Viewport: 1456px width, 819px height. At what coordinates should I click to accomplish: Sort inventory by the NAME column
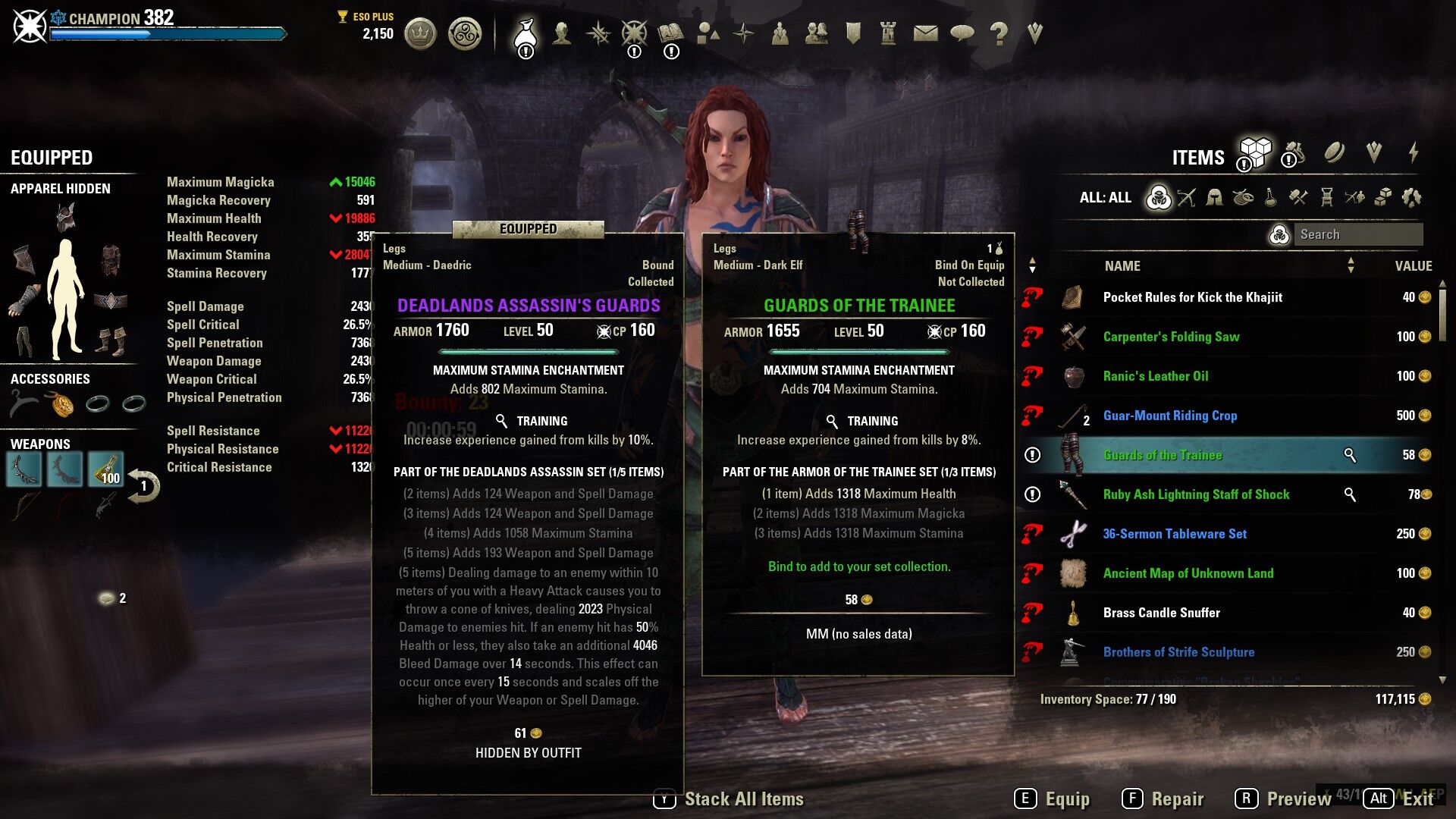coord(1122,266)
